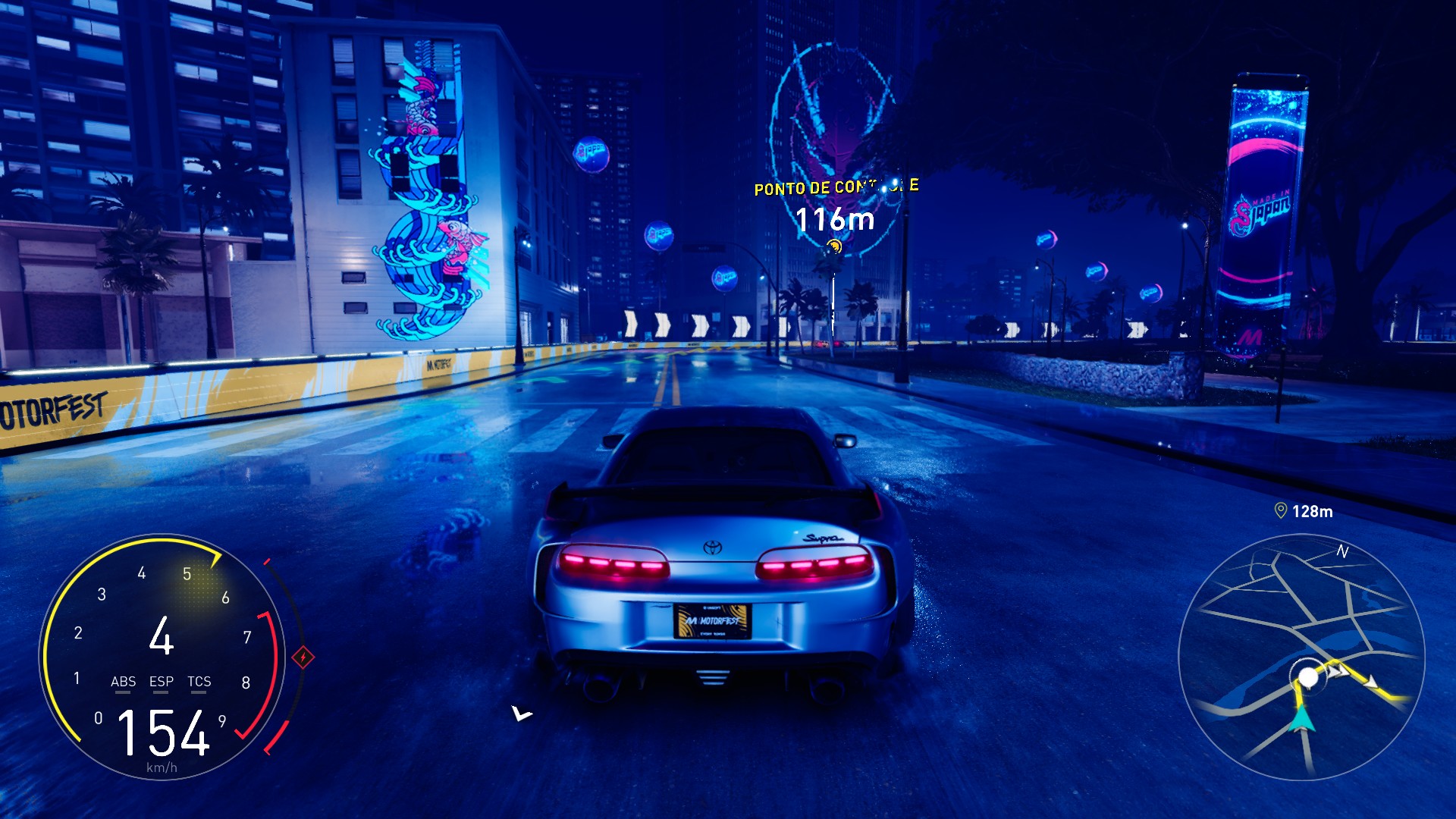This screenshot has width=1456, height=819.
Task: Activate the red nitro lightning icon
Action: click(x=303, y=657)
